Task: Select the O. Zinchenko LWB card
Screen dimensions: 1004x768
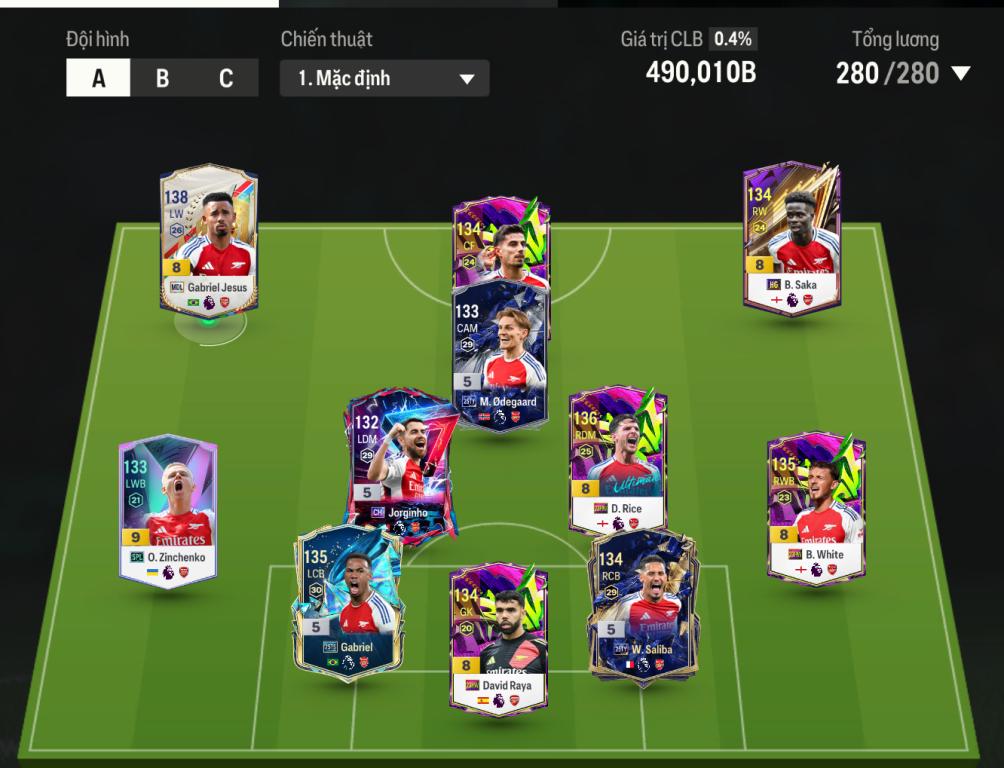Action: [167, 510]
